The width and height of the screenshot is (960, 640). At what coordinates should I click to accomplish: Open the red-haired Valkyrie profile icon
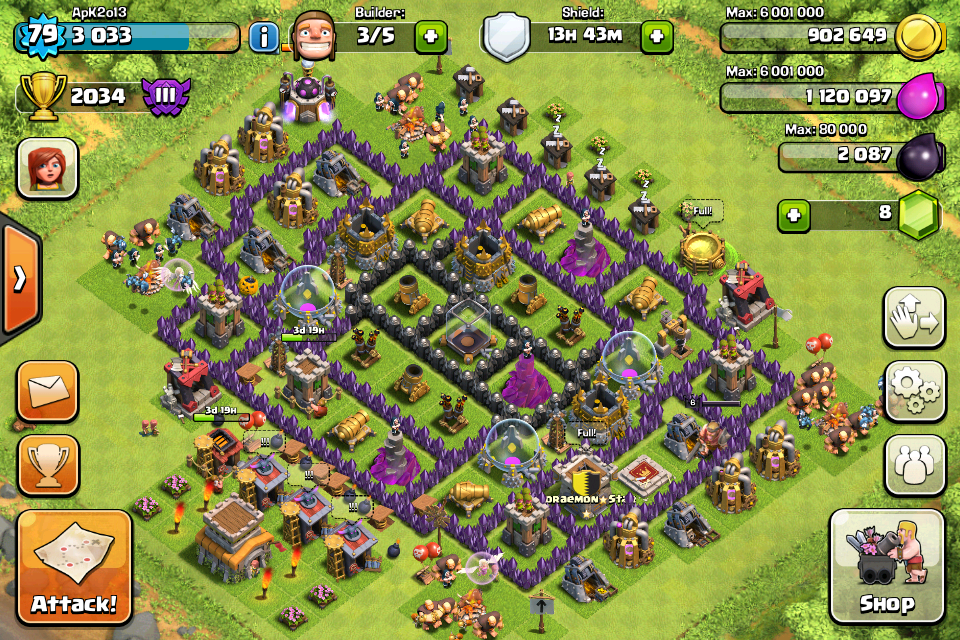[x=47, y=167]
